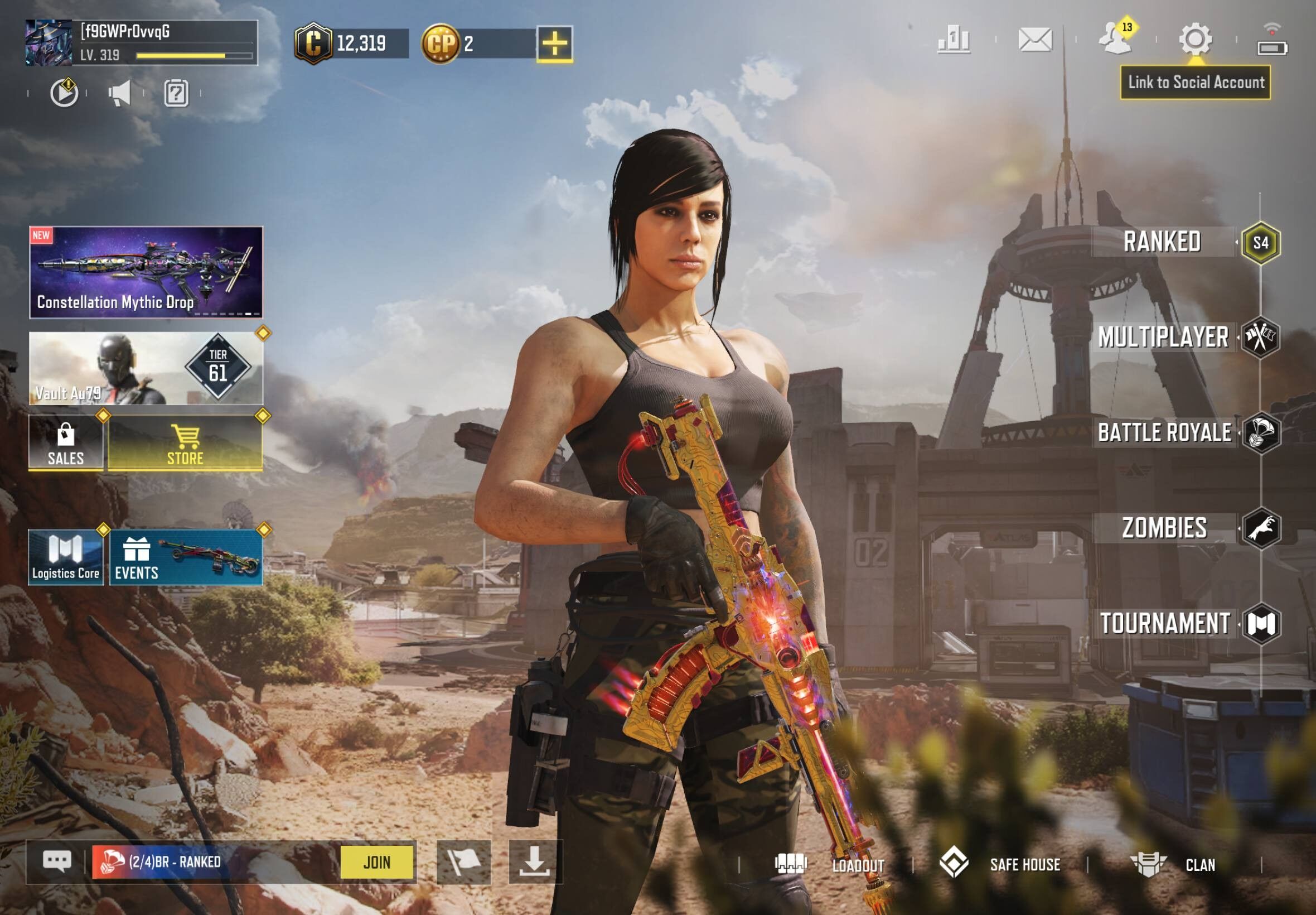The height and width of the screenshot is (915, 1316).
Task: Join the BR Ranked lobby
Action: tap(377, 861)
